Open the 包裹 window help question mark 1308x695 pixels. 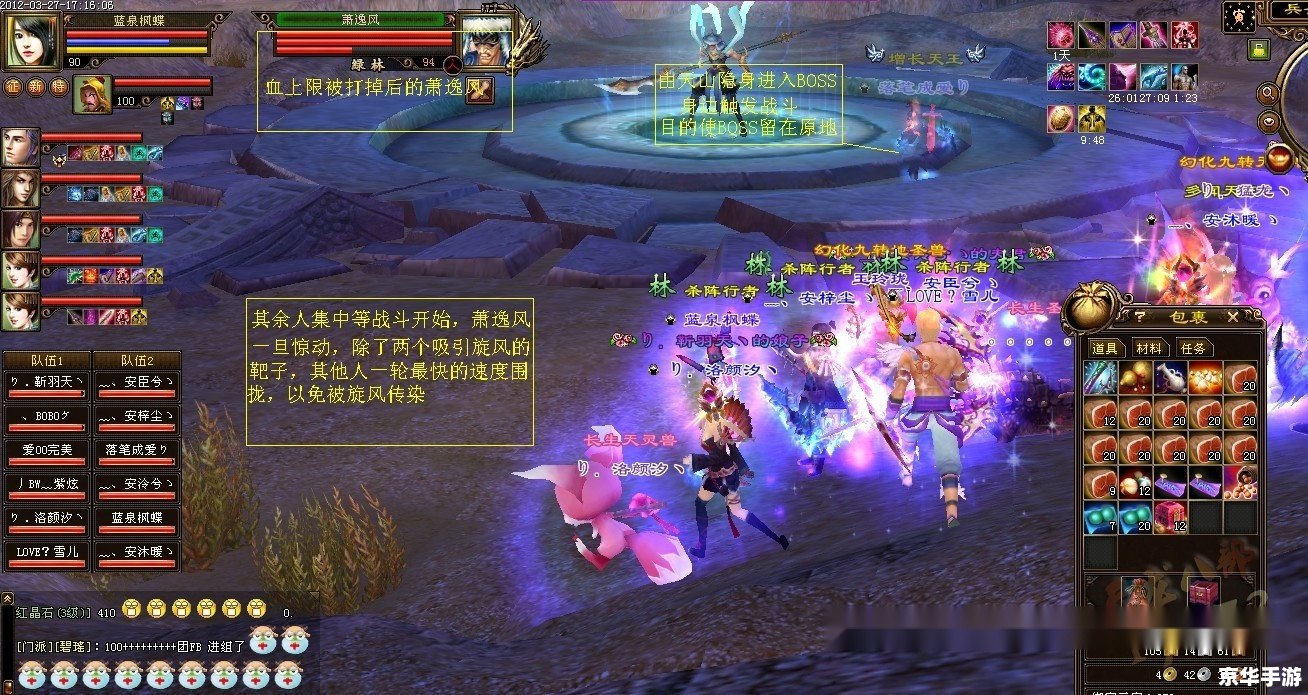(1139, 317)
